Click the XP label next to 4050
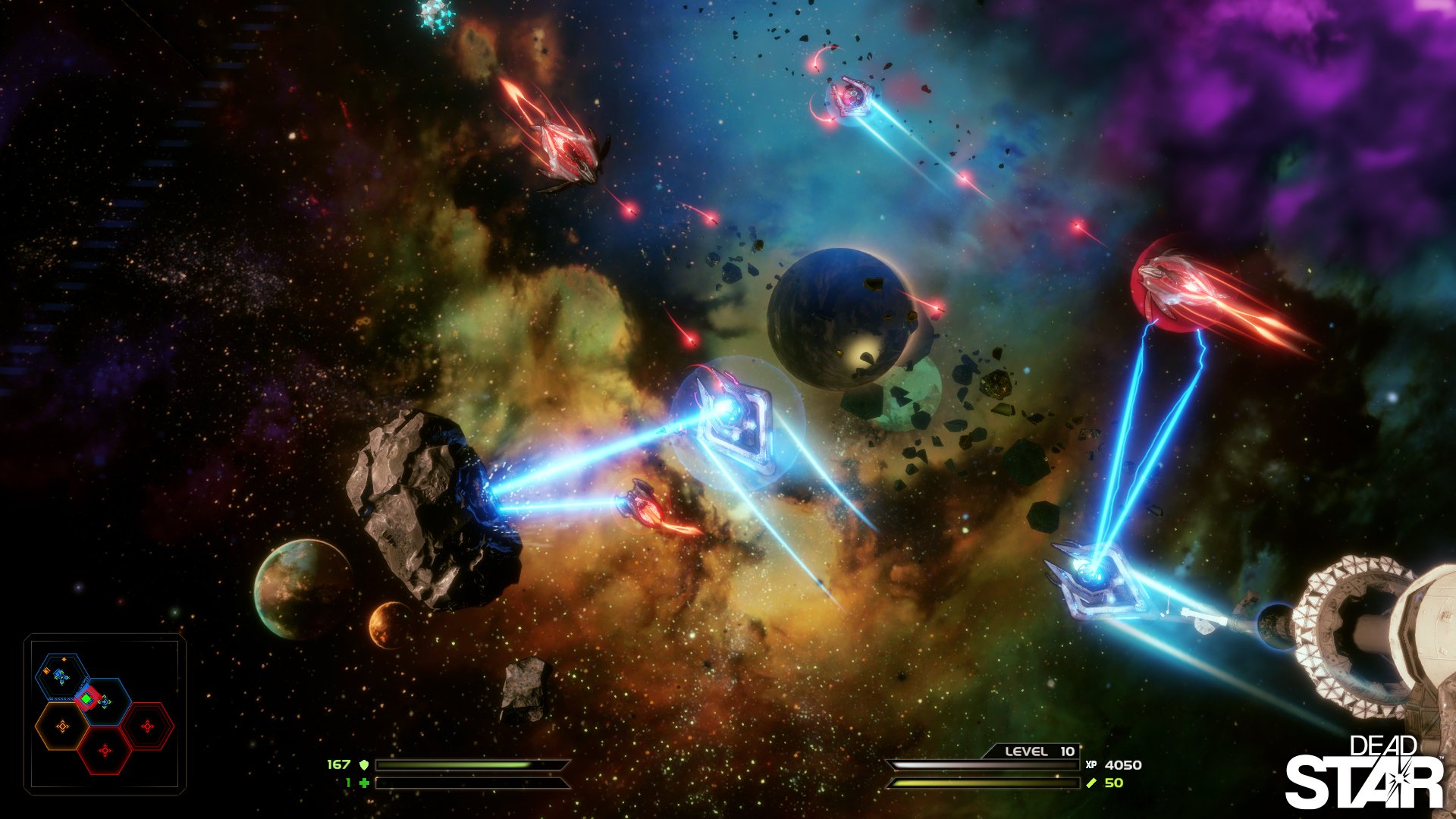The image size is (1456, 819). 1090,766
